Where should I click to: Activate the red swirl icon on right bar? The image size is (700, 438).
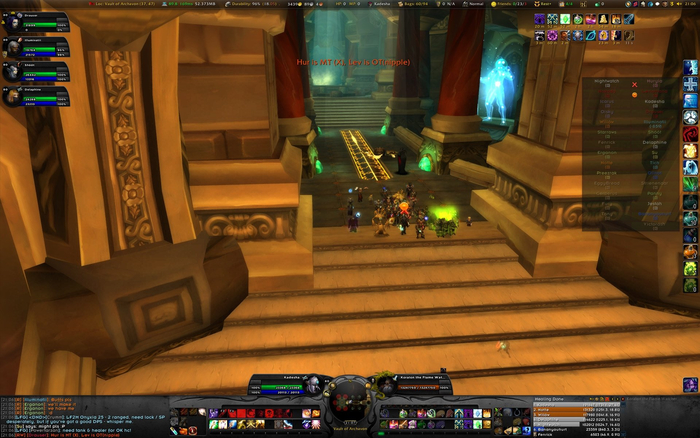(690, 133)
